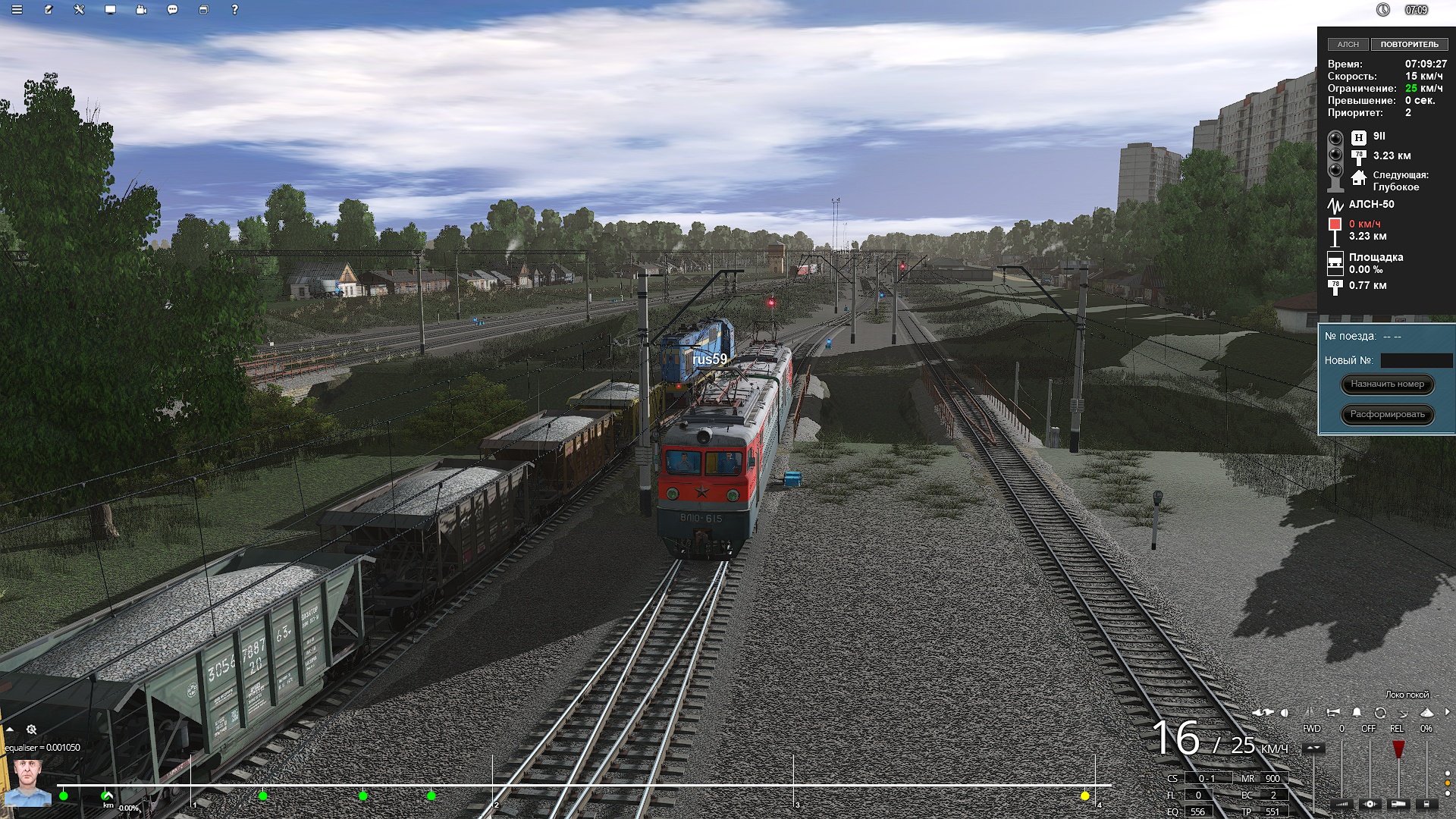Click the Расформировать button

tap(1387, 415)
